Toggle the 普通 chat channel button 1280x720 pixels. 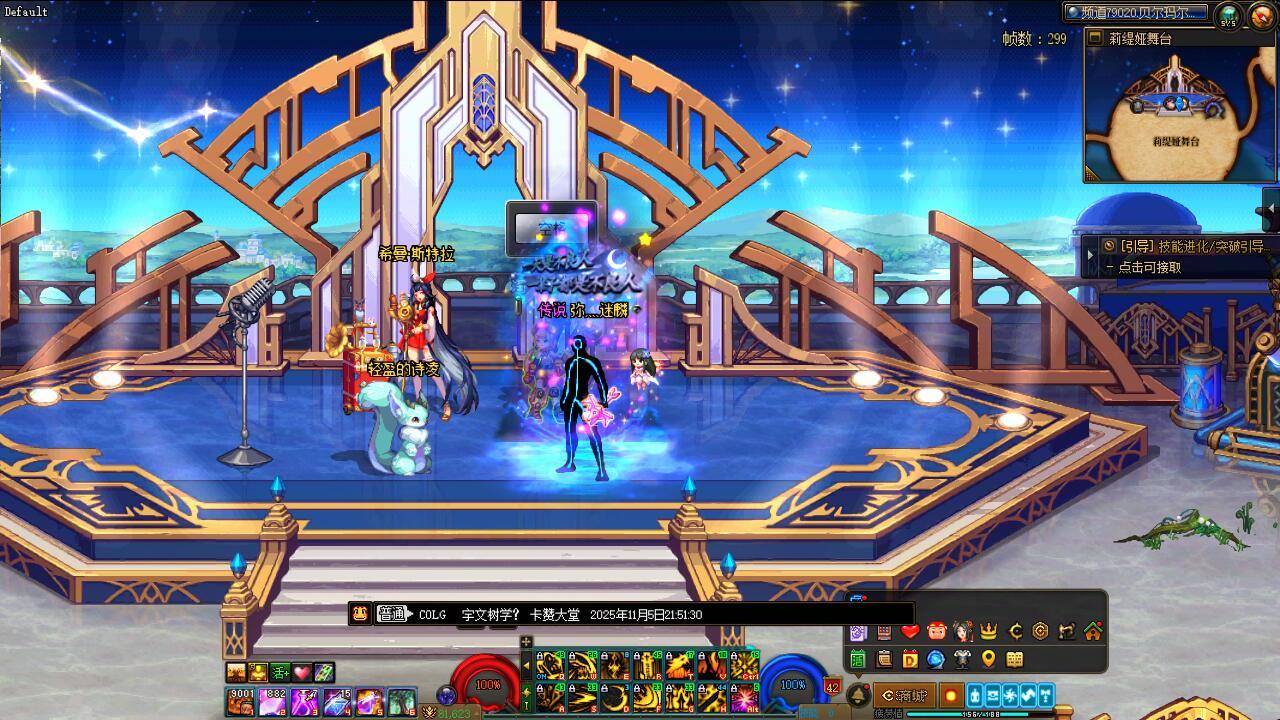tap(392, 614)
